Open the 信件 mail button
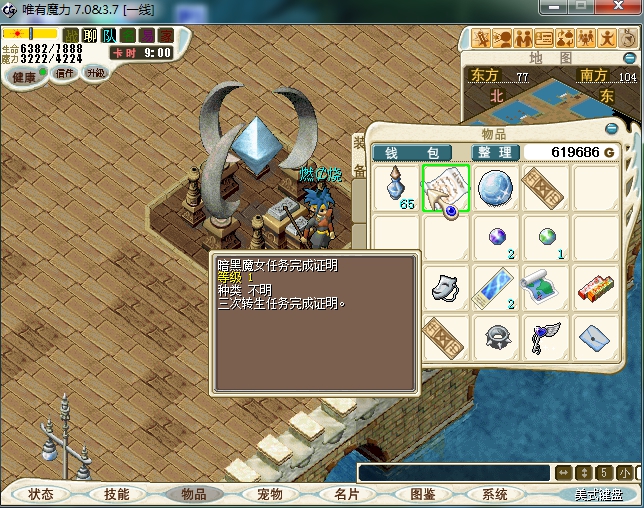This screenshot has height=508, width=644. click(65, 73)
